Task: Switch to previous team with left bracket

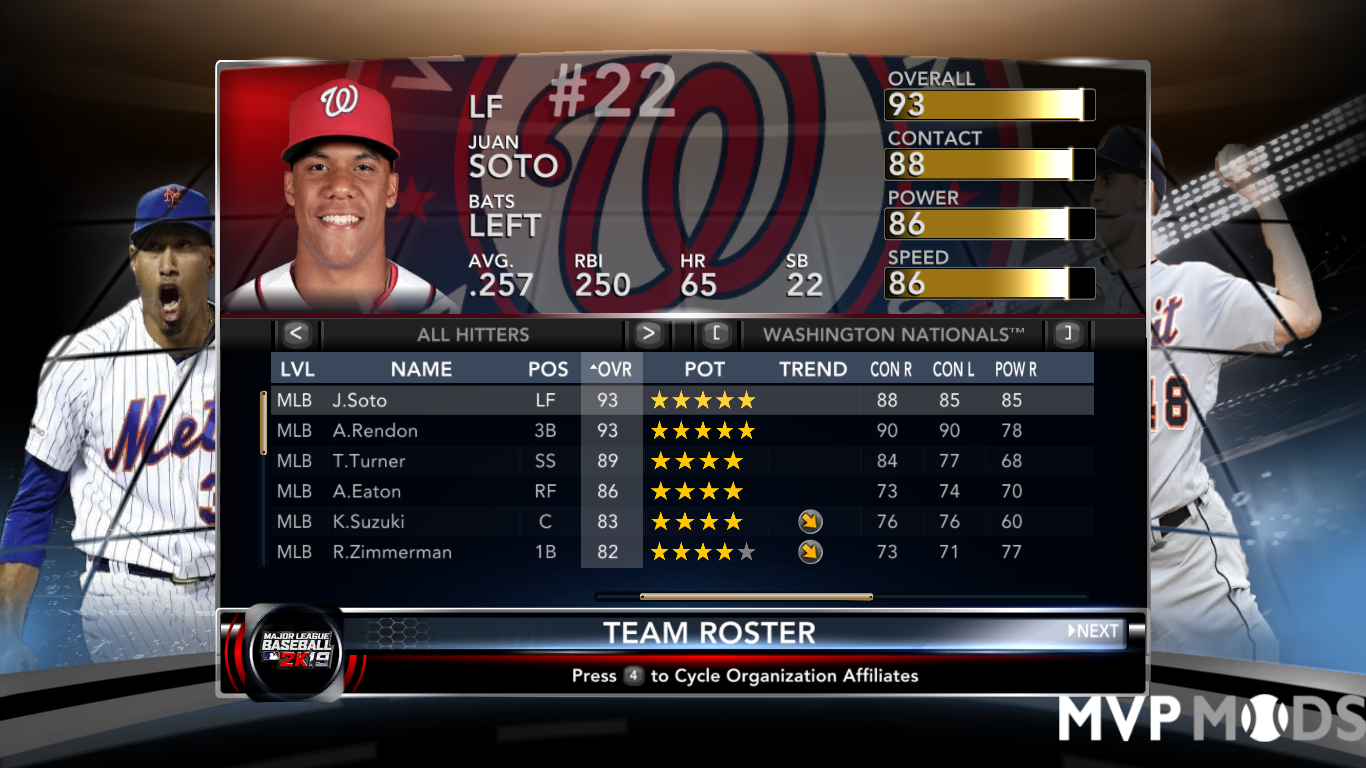Action: 716,334
